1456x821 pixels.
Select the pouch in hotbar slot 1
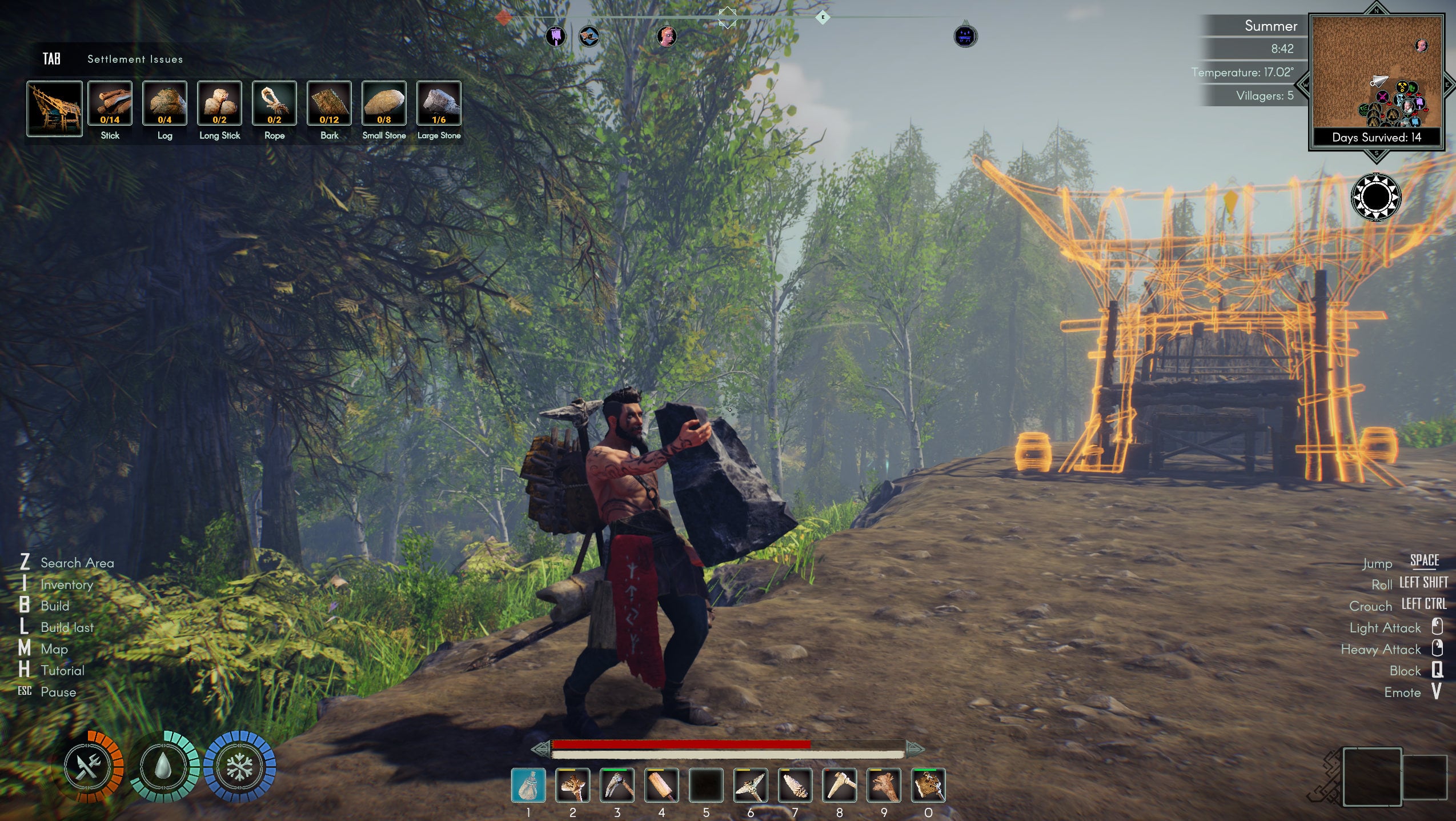point(528,786)
